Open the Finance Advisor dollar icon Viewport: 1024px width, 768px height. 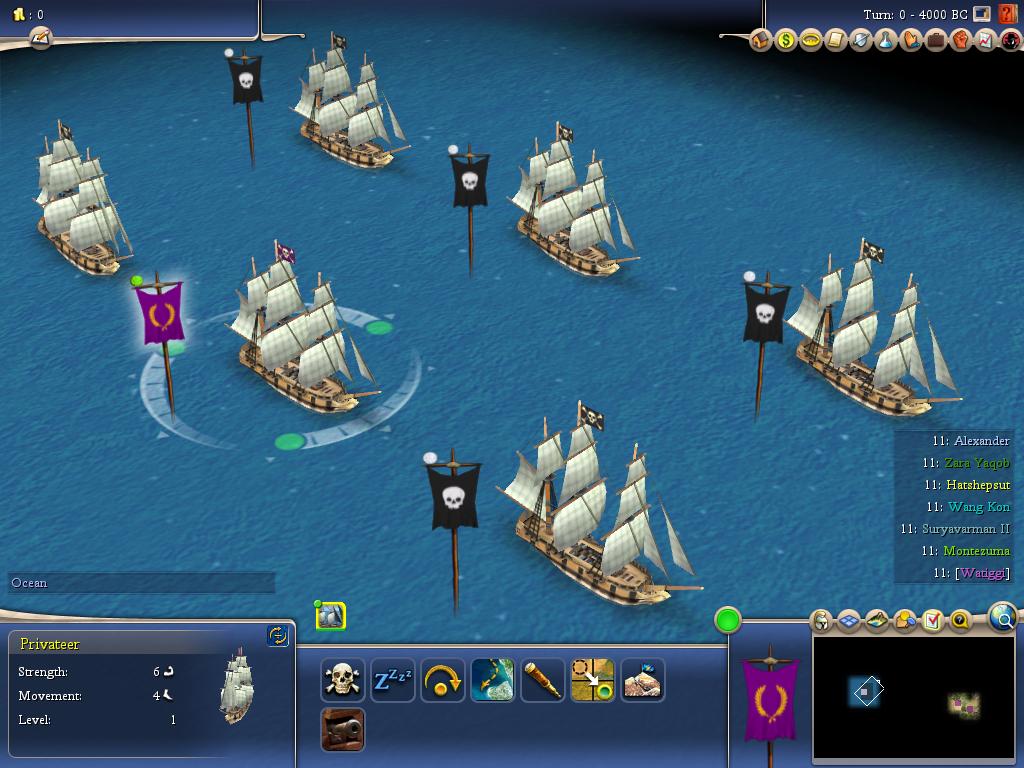pos(787,41)
